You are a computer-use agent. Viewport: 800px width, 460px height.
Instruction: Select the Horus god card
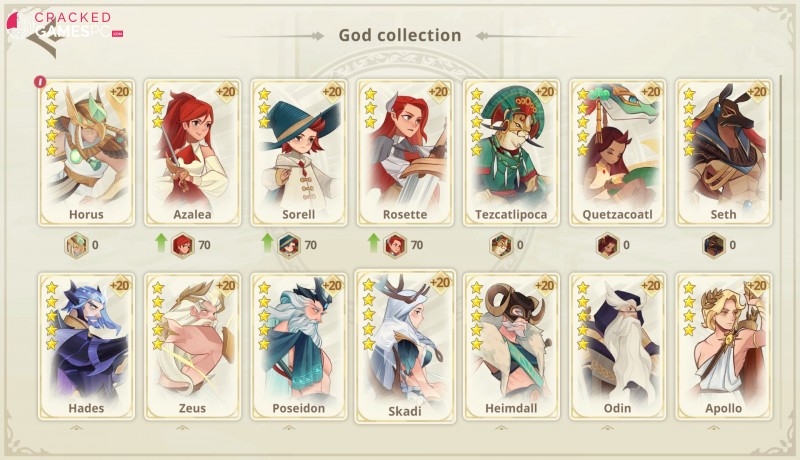click(86, 150)
